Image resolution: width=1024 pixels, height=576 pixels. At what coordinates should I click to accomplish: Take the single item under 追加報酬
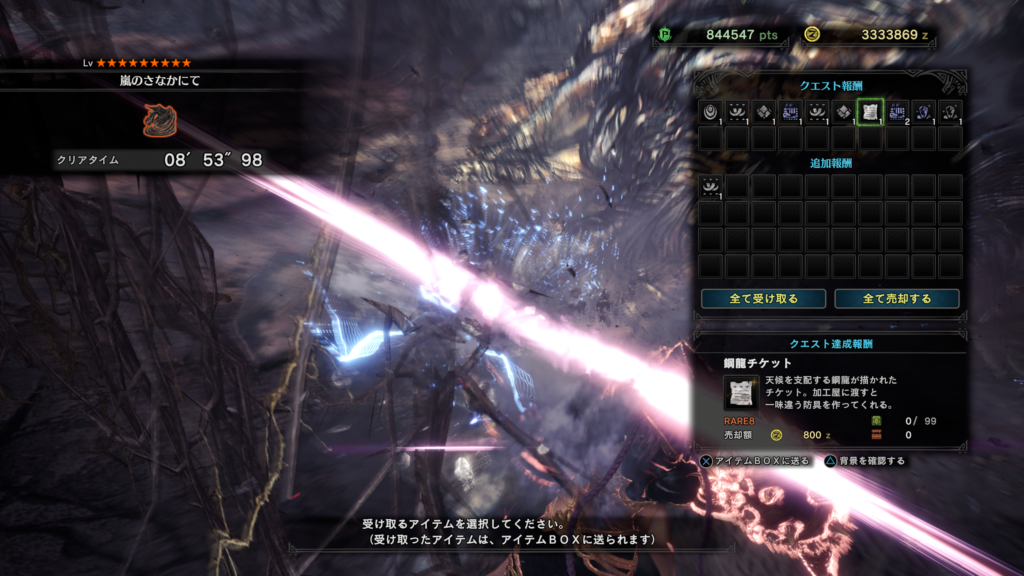click(x=710, y=186)
